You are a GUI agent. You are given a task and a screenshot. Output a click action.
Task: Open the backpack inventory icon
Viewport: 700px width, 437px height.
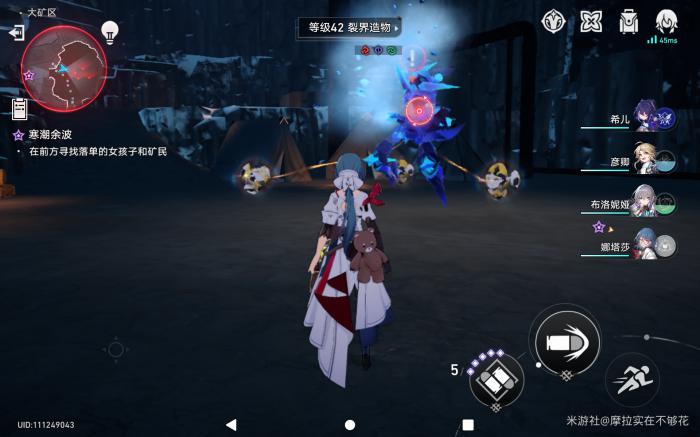(628, 20)
